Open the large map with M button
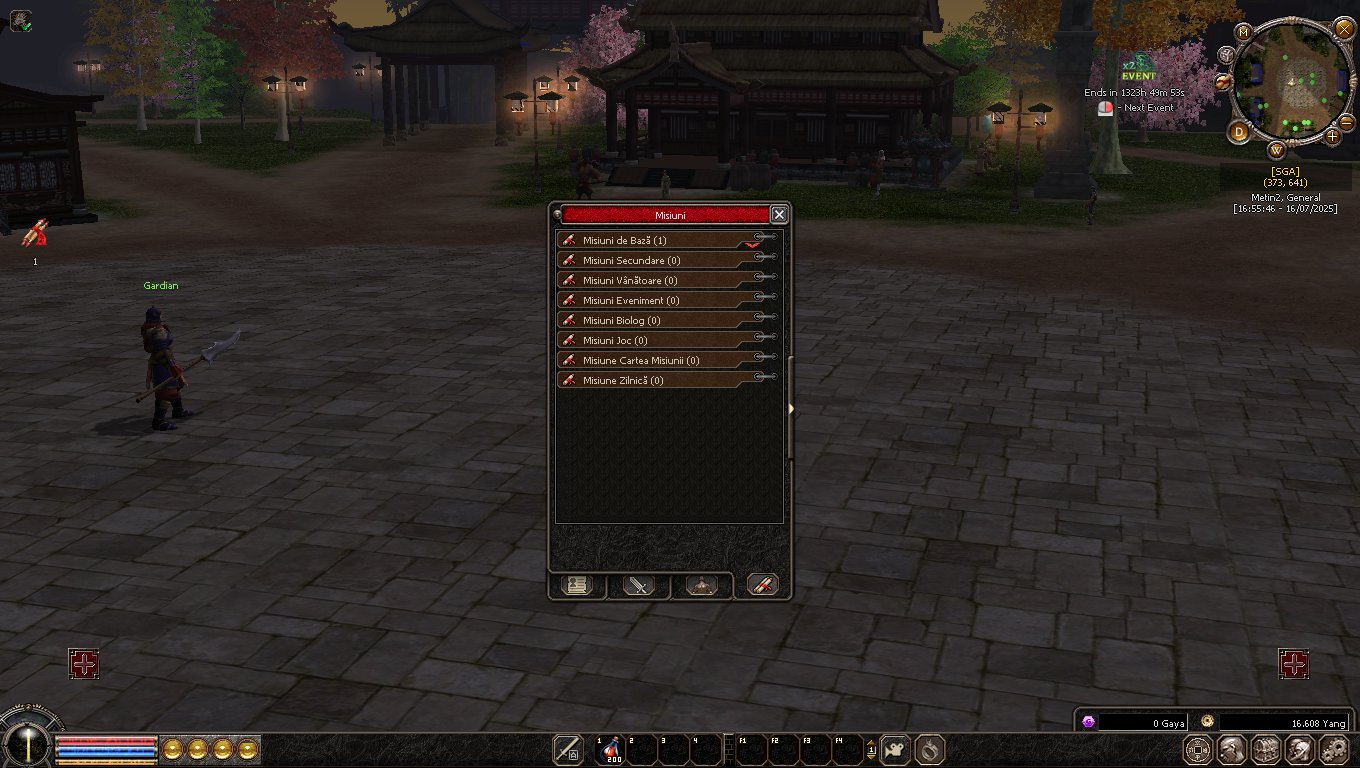The height and width of the screenshot is (768, 1360). click(x=1244, y=32)
